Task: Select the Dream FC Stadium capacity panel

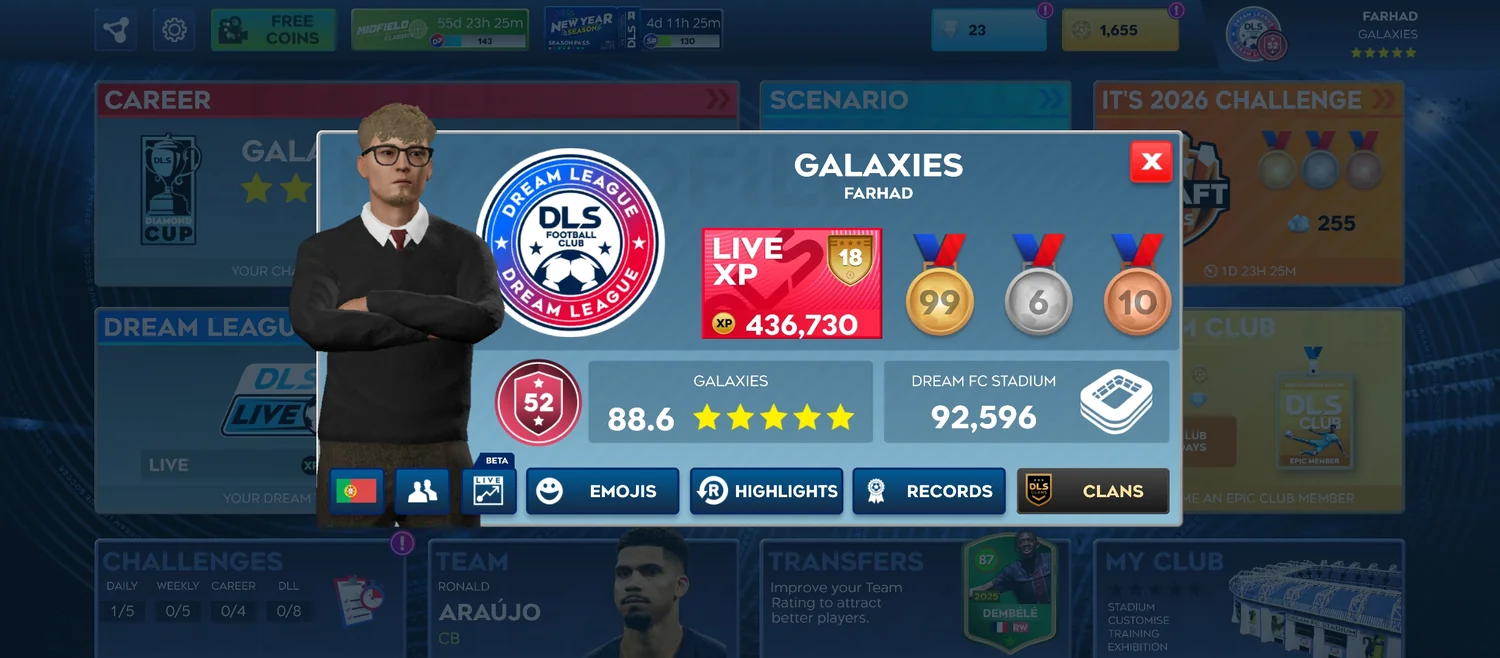Action: click(x=1026, y=402)
